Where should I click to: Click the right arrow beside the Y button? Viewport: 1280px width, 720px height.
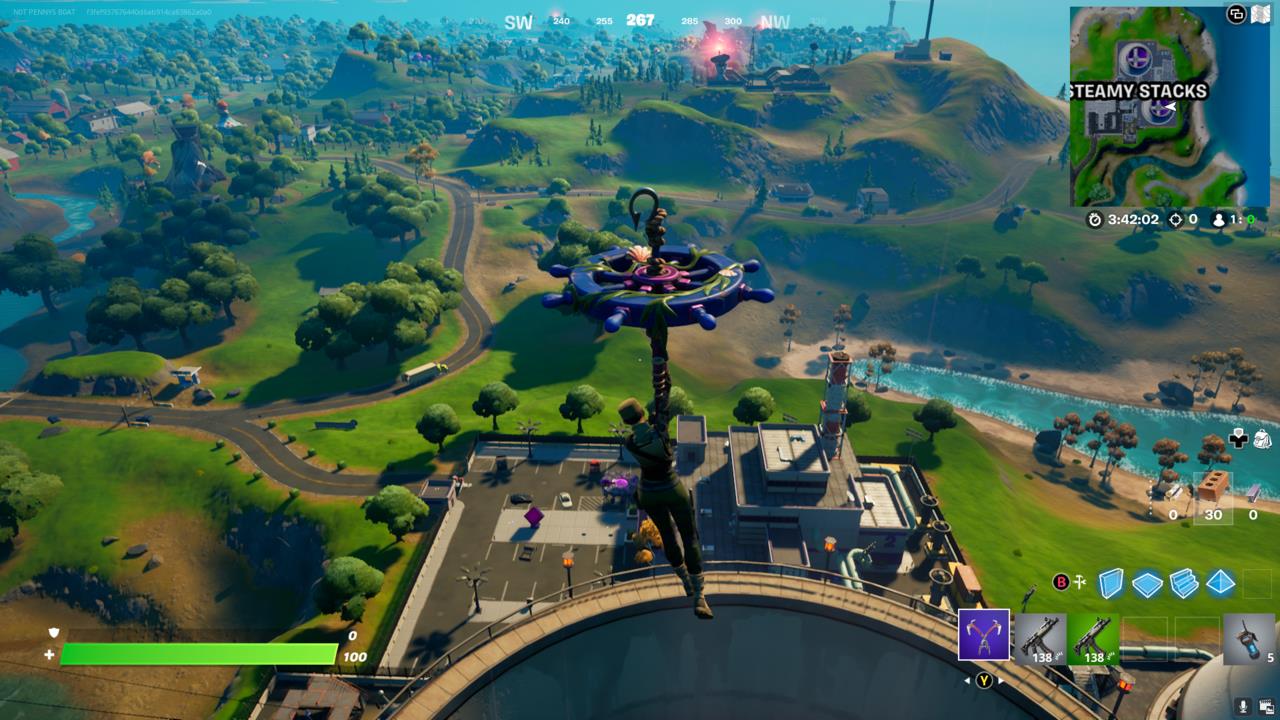(1000, 679)
